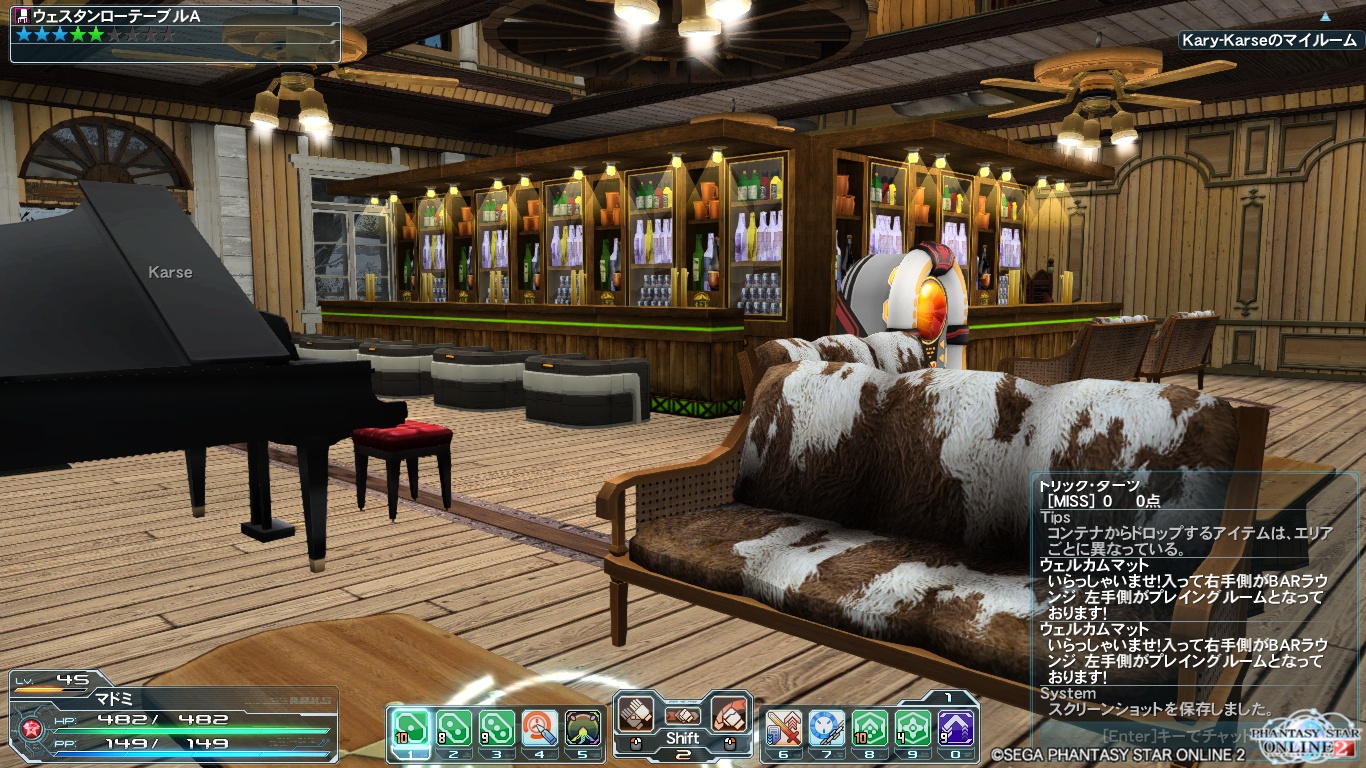Viewport: 1366px width, 768px height.
Task: Click the up arrow above the location label
Action: (x=1325, y=16)
